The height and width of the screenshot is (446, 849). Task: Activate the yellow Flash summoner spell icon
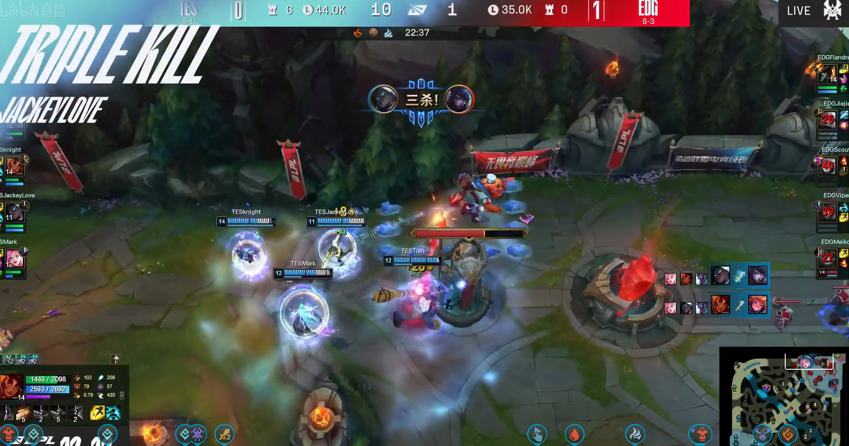[97, 412]
